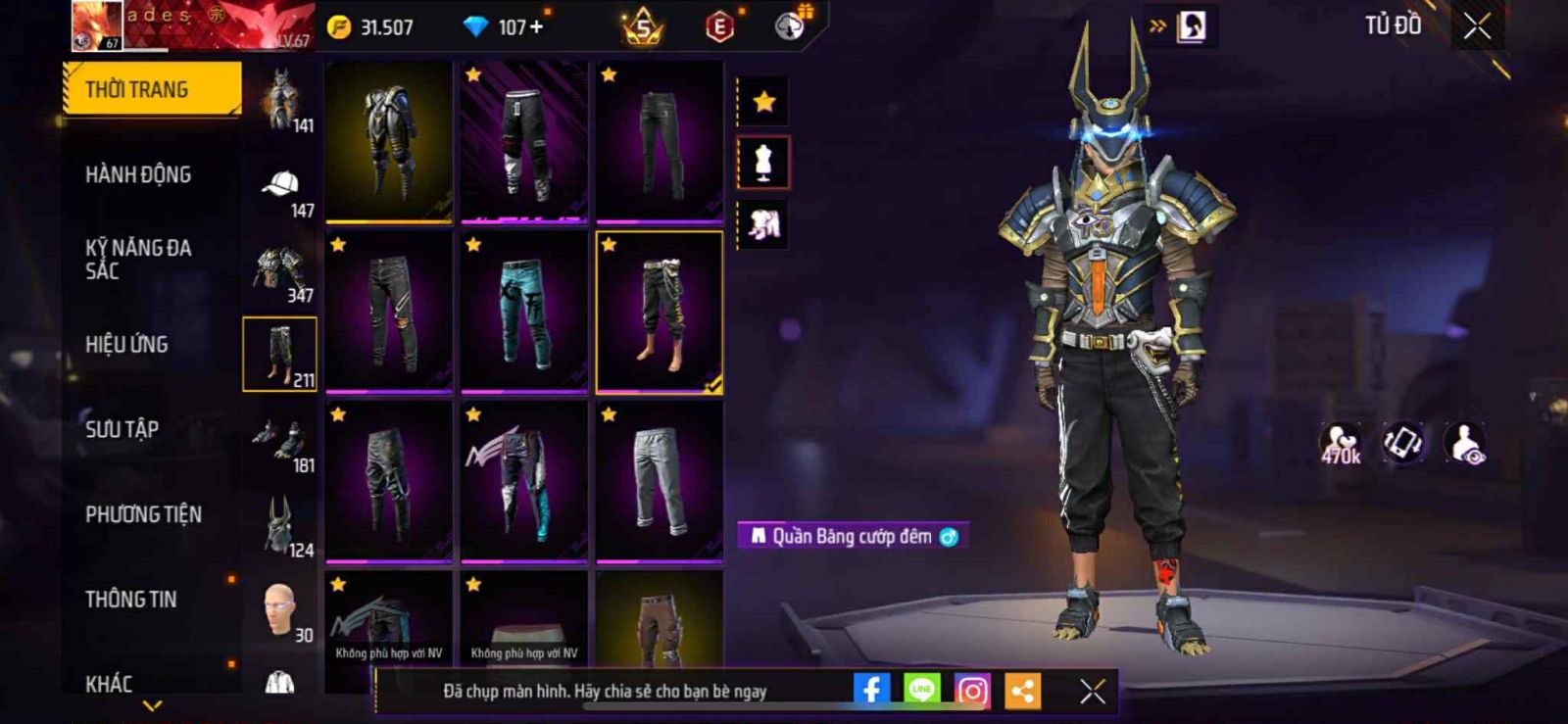
Task: Choose the gold armored legs item
Action: click(x=389, y=141)
